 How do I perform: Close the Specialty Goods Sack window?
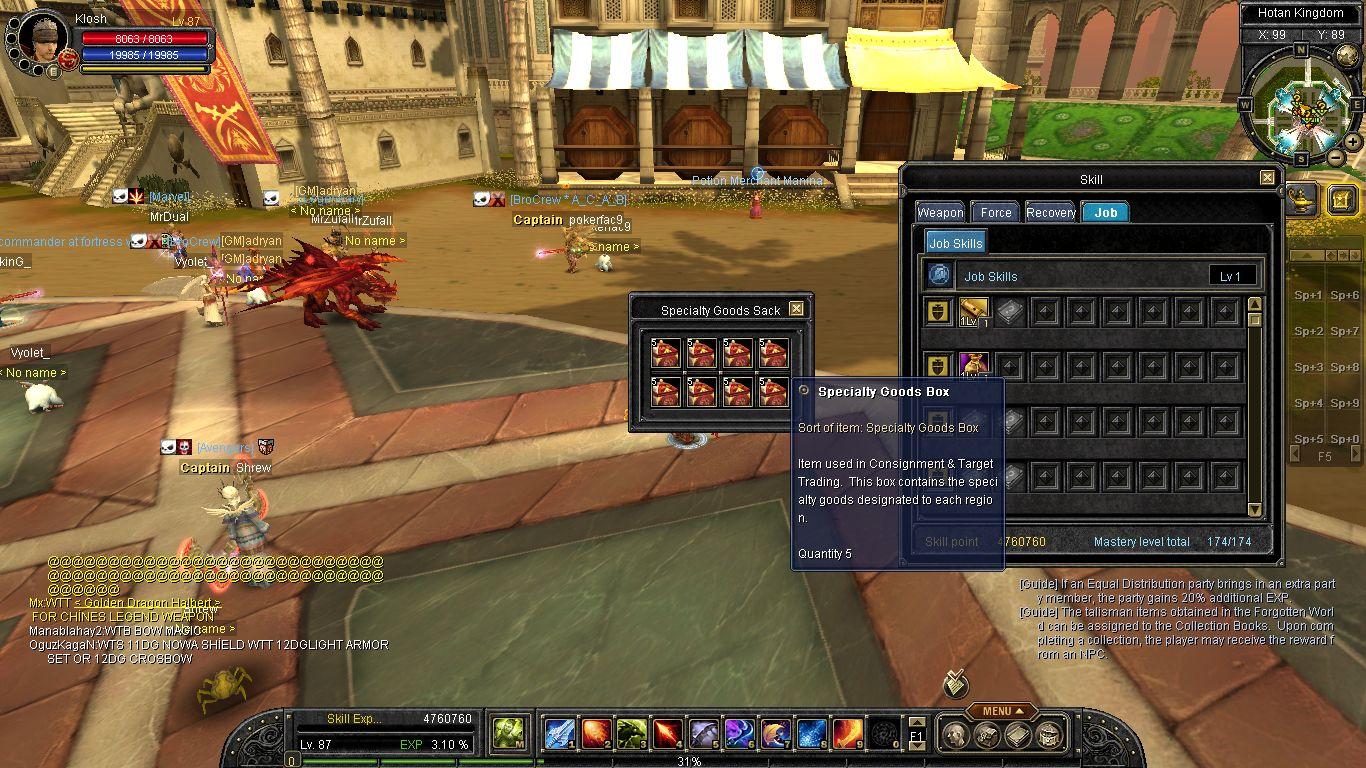click(796, 309)
